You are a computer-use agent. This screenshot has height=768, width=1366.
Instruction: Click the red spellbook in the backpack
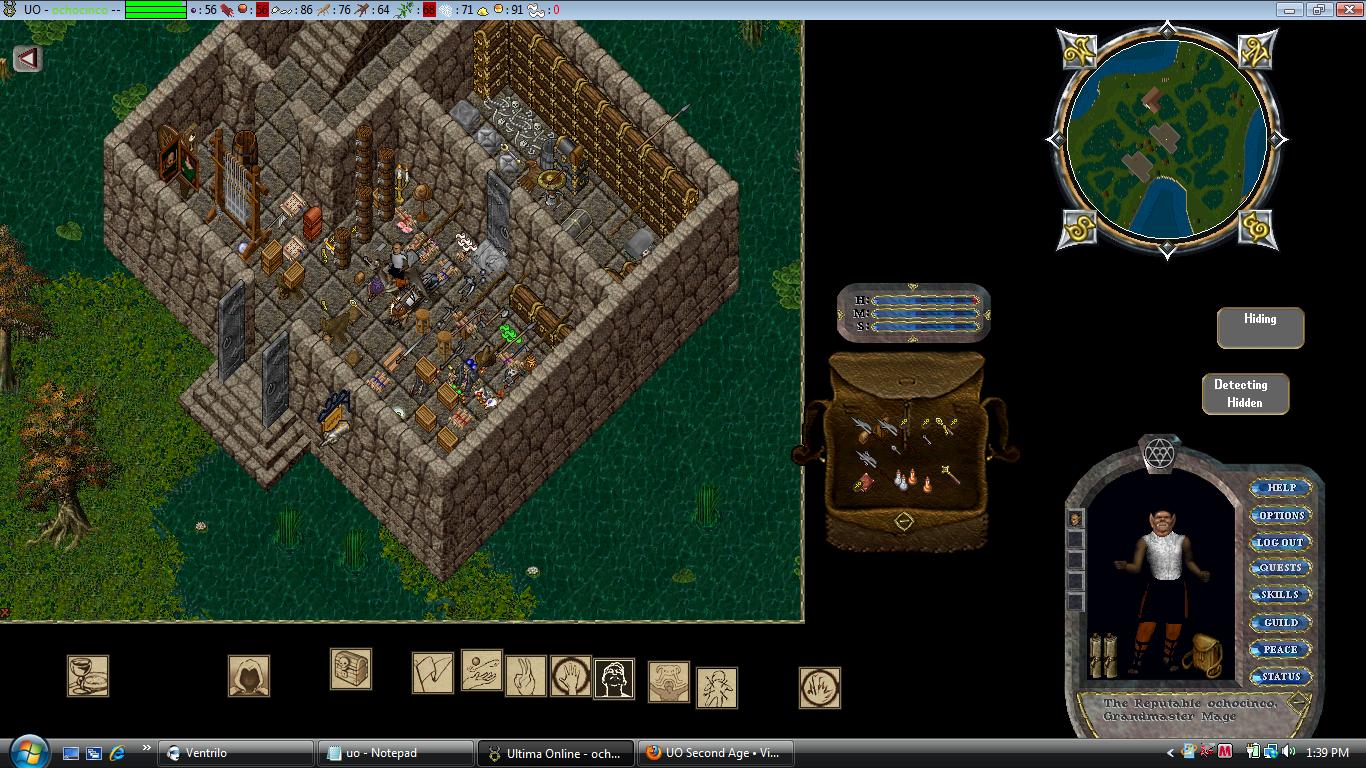862,484
